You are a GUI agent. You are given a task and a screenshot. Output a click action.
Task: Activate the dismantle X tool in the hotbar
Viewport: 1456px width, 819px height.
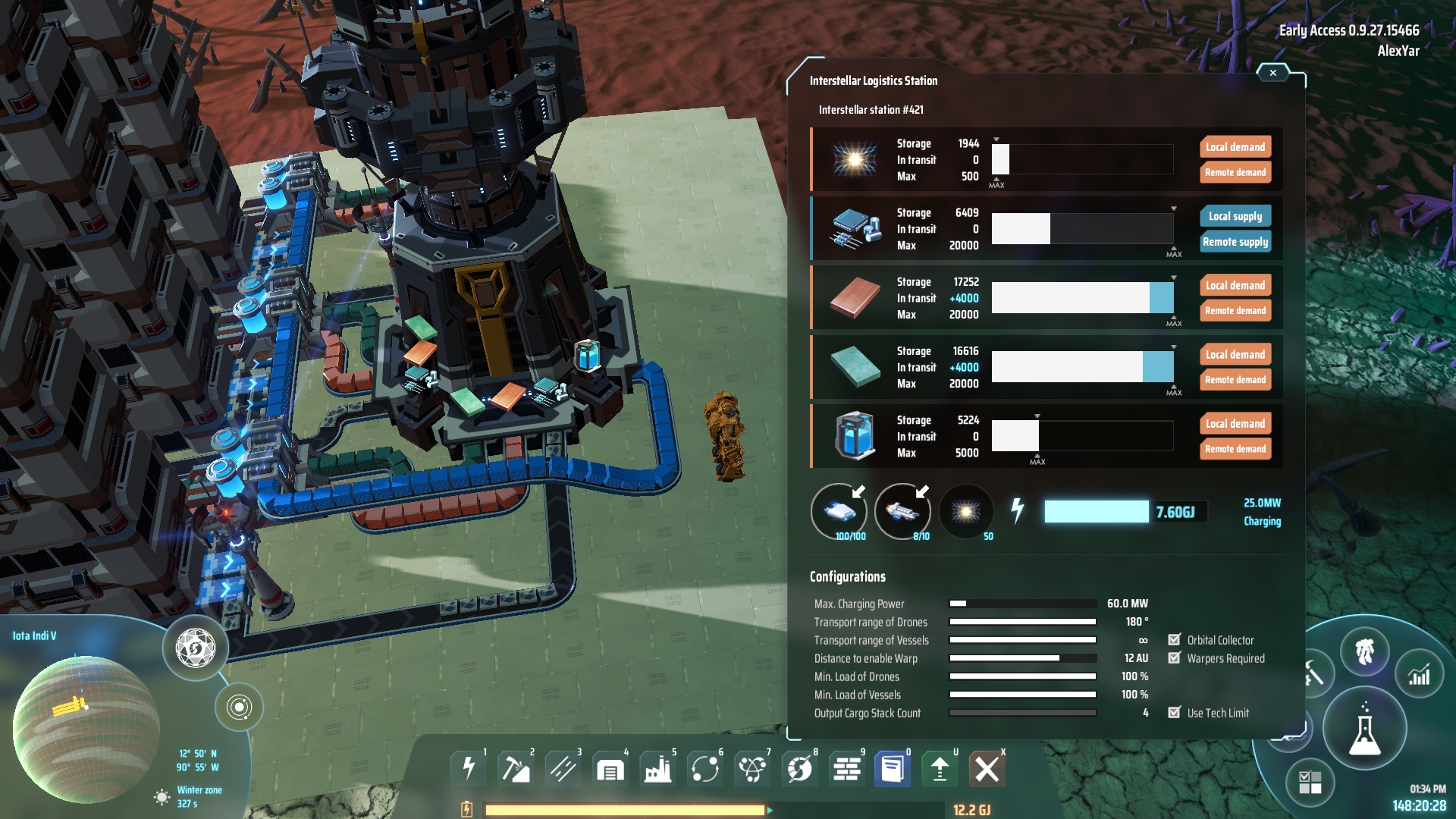987,769
